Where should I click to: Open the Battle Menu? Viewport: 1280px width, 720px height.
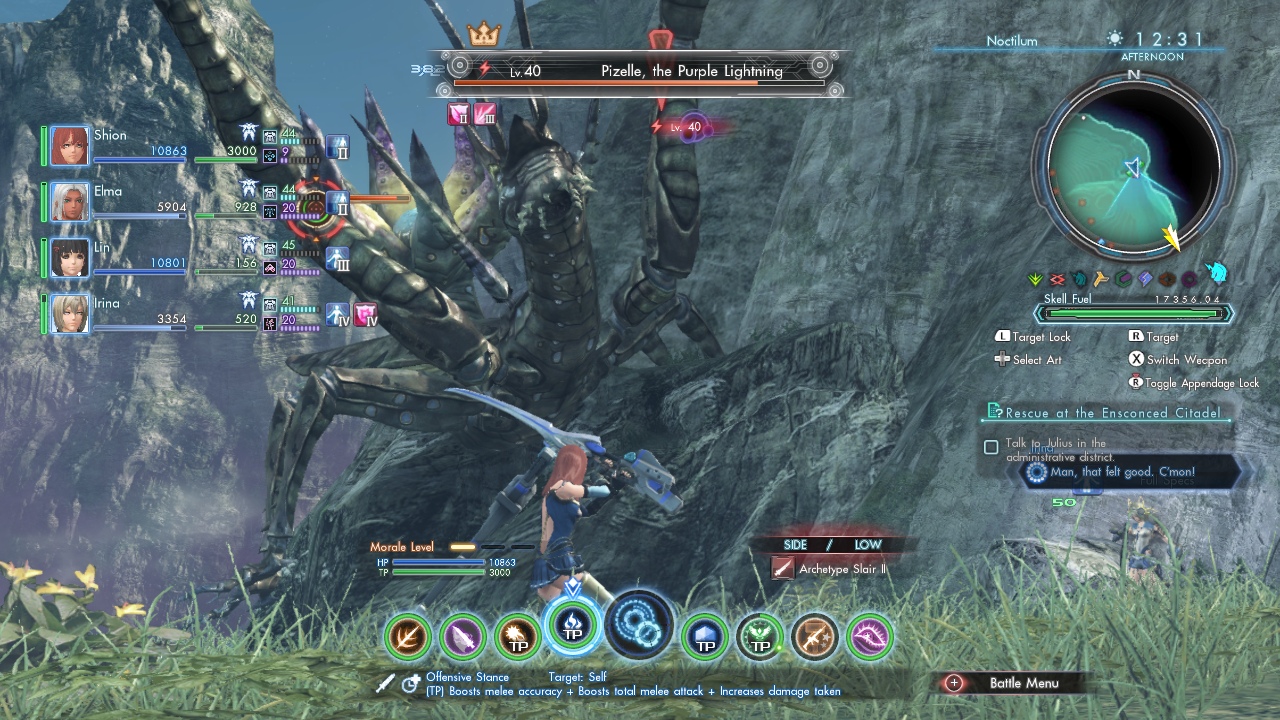pos(1010,683)
